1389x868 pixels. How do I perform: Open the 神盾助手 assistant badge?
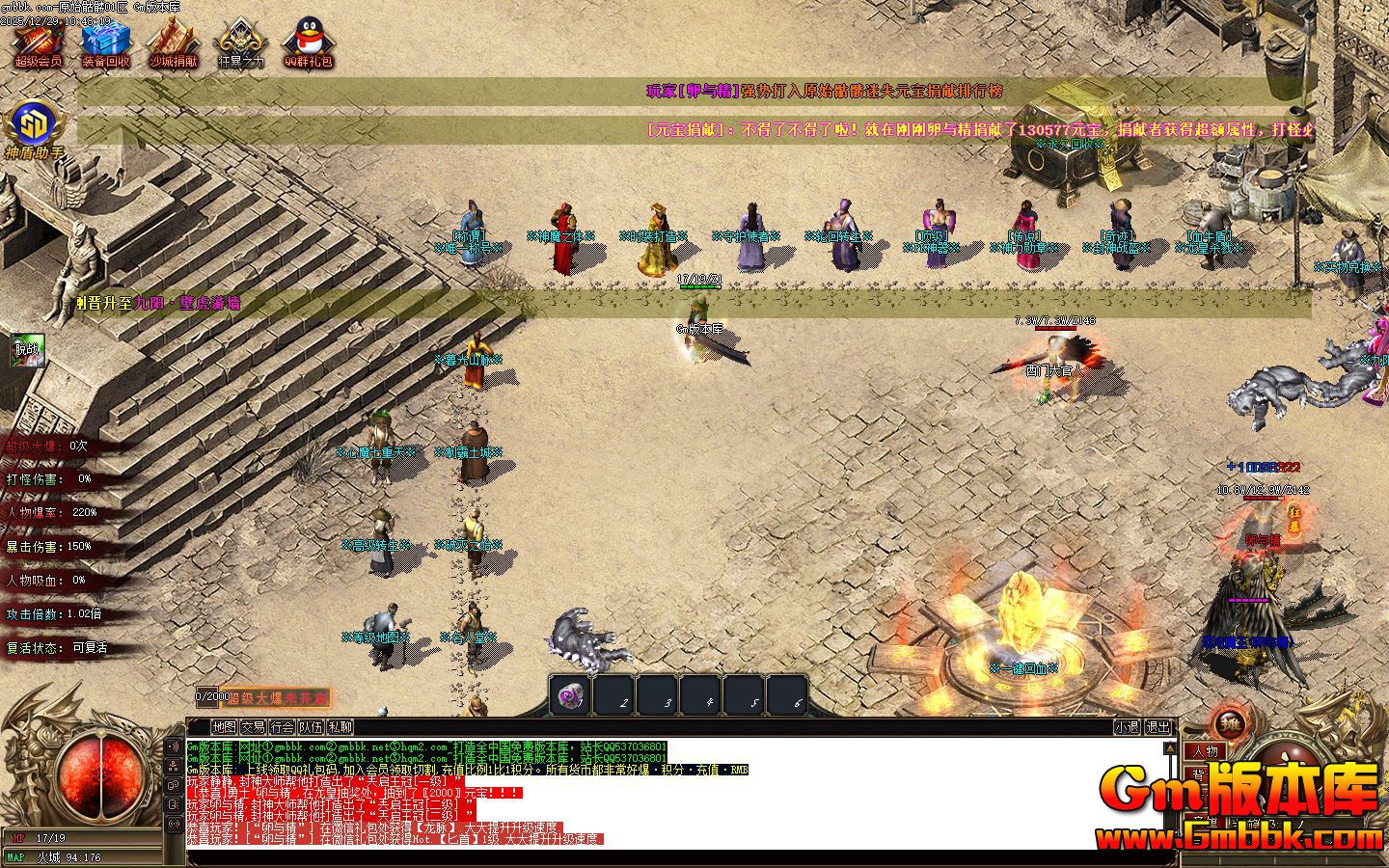[35, 126]
